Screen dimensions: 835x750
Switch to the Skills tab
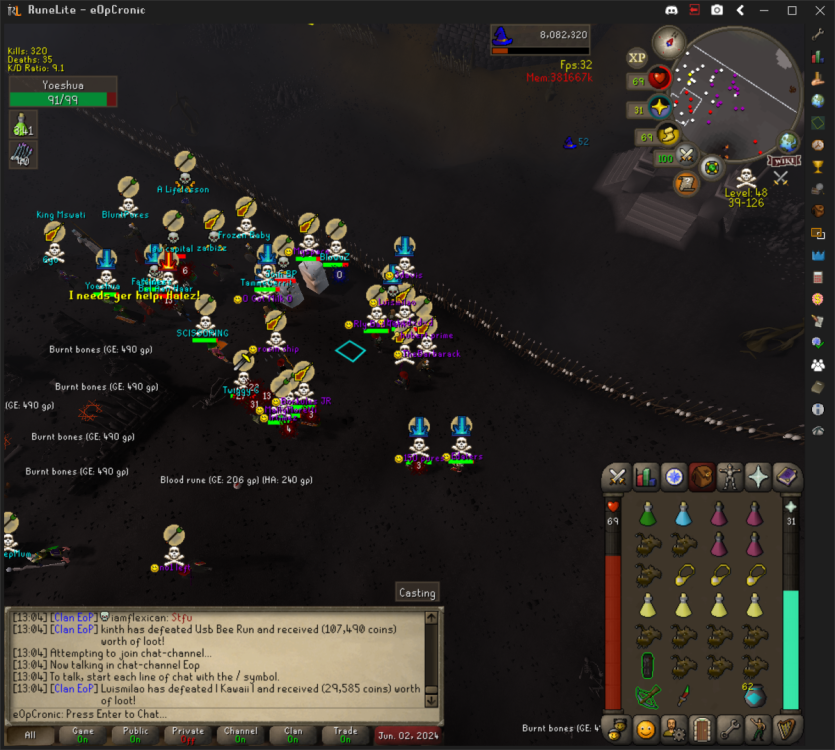(646, 477)
